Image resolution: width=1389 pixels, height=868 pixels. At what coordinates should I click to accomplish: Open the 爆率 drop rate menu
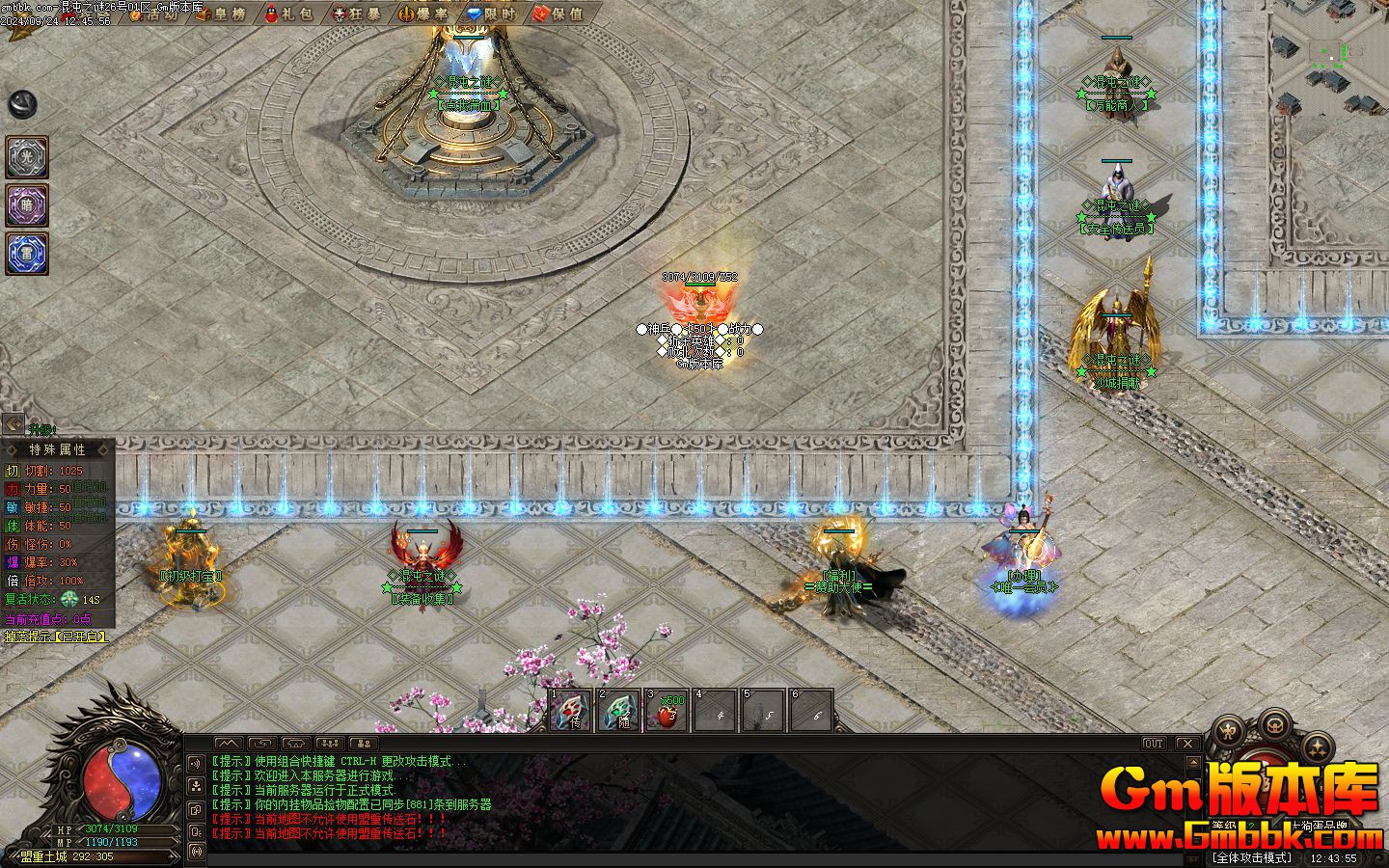click(x=423, y=14)
